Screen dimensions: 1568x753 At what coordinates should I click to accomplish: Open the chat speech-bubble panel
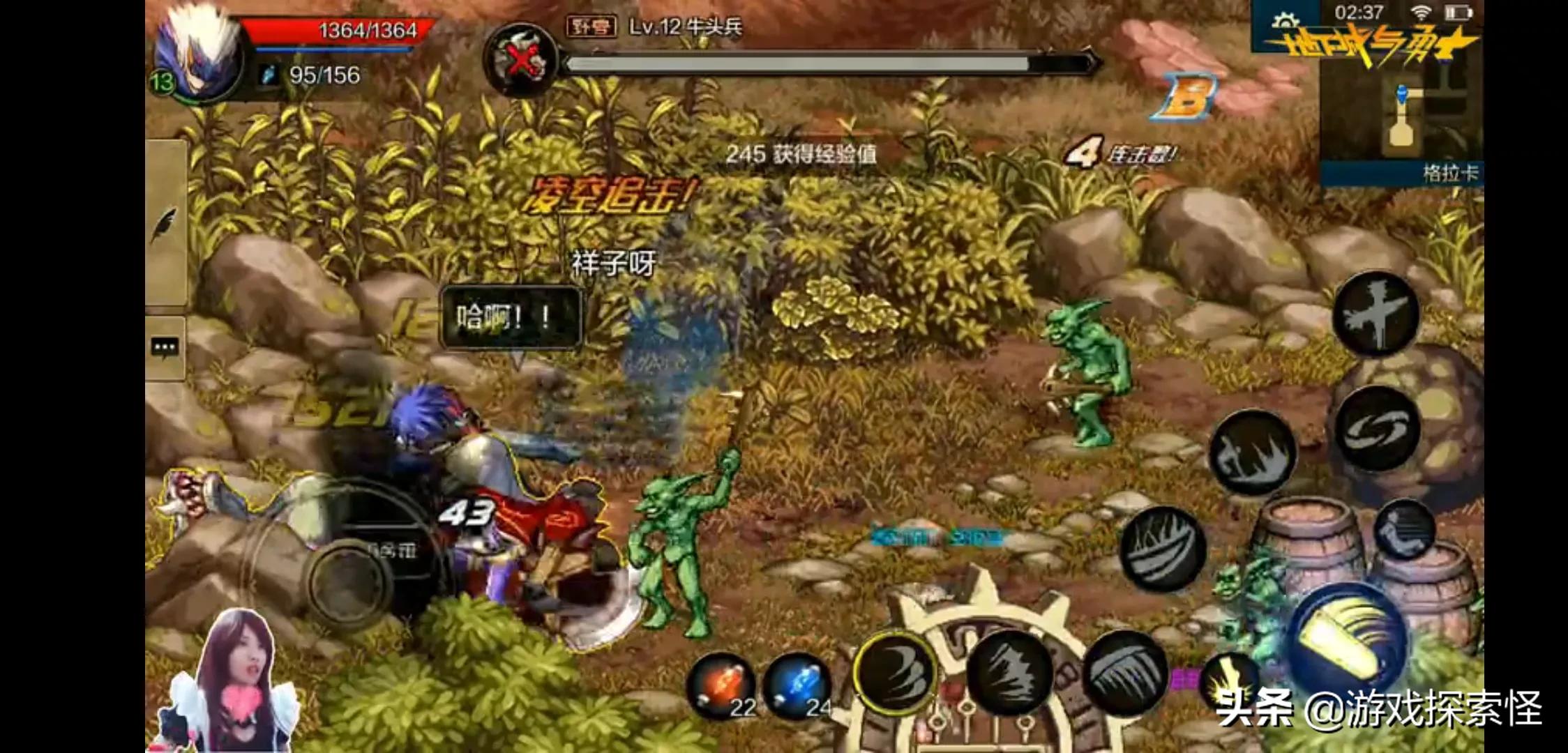click(165, 347)
